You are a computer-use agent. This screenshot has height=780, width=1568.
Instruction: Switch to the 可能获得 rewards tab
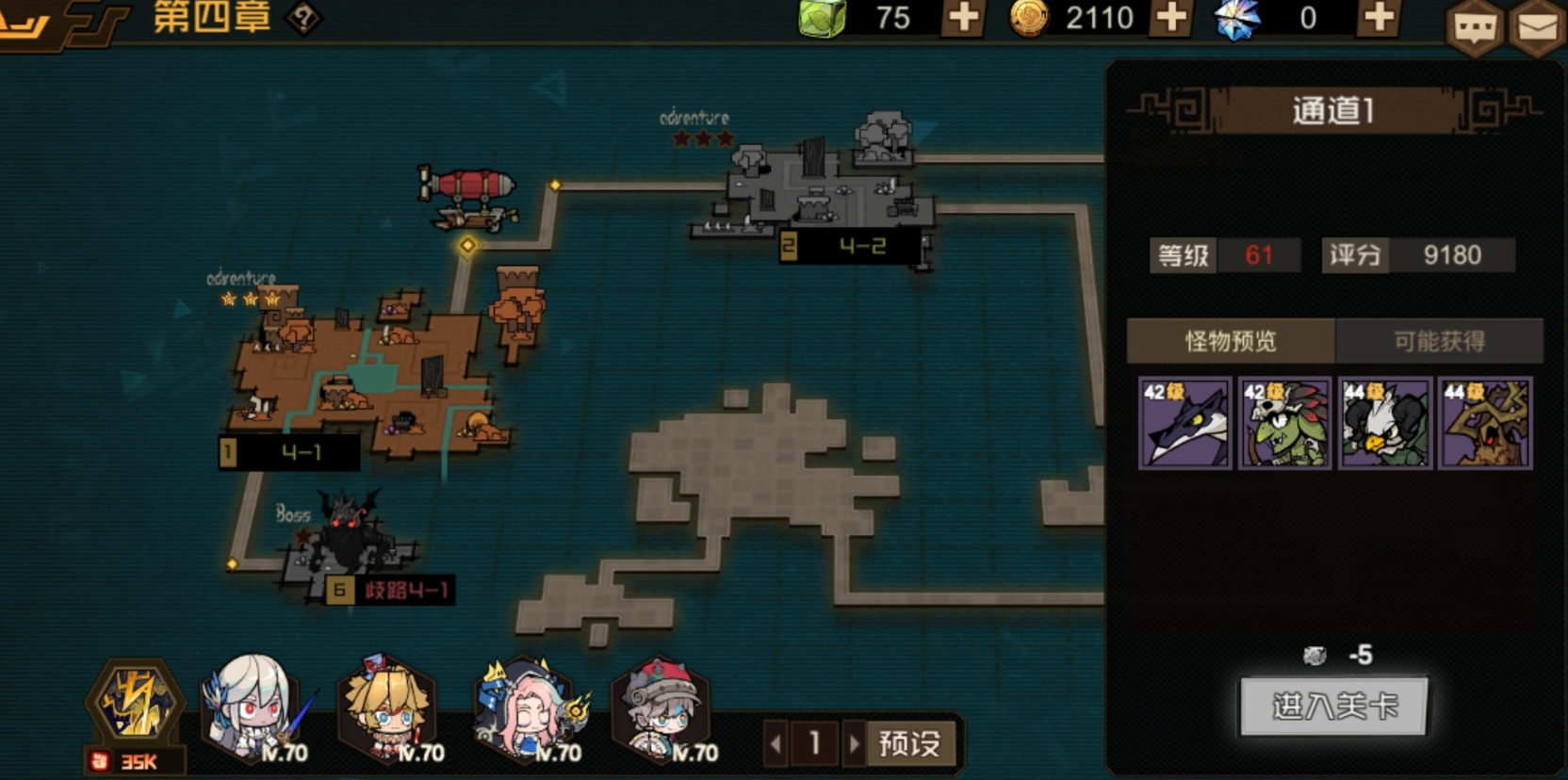tap(1439, 341)
